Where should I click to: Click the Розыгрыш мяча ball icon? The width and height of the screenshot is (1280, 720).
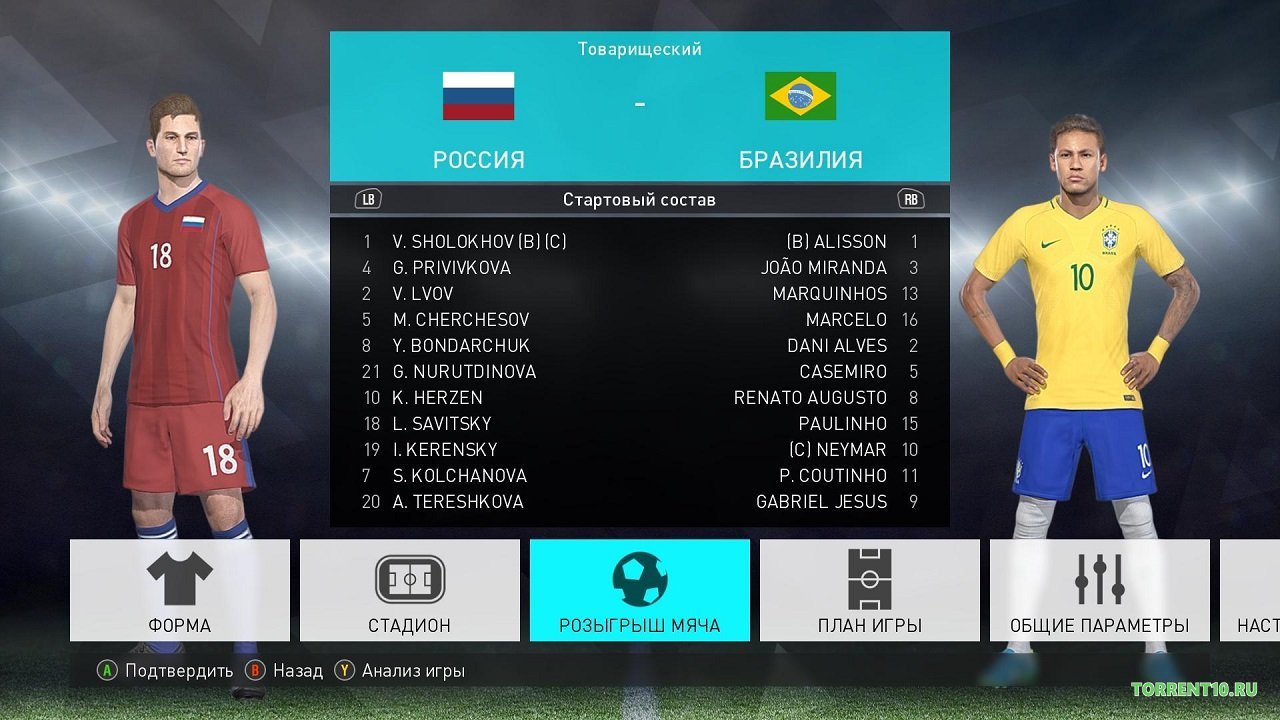click(639, 578)
